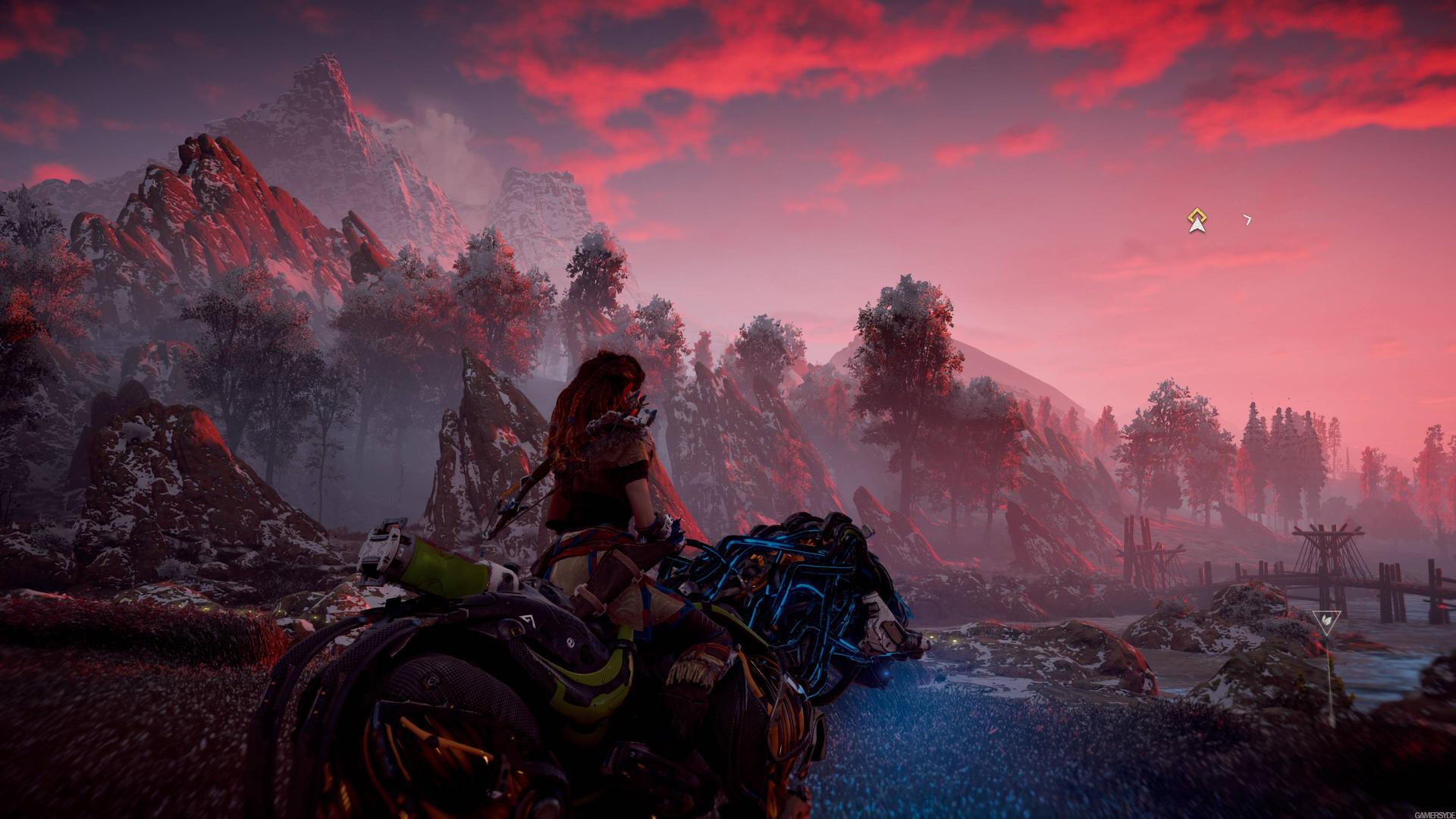Click the gold diamond quest waypoint marker
This screenshot has height=819, width=1456.
[1197, 220]
